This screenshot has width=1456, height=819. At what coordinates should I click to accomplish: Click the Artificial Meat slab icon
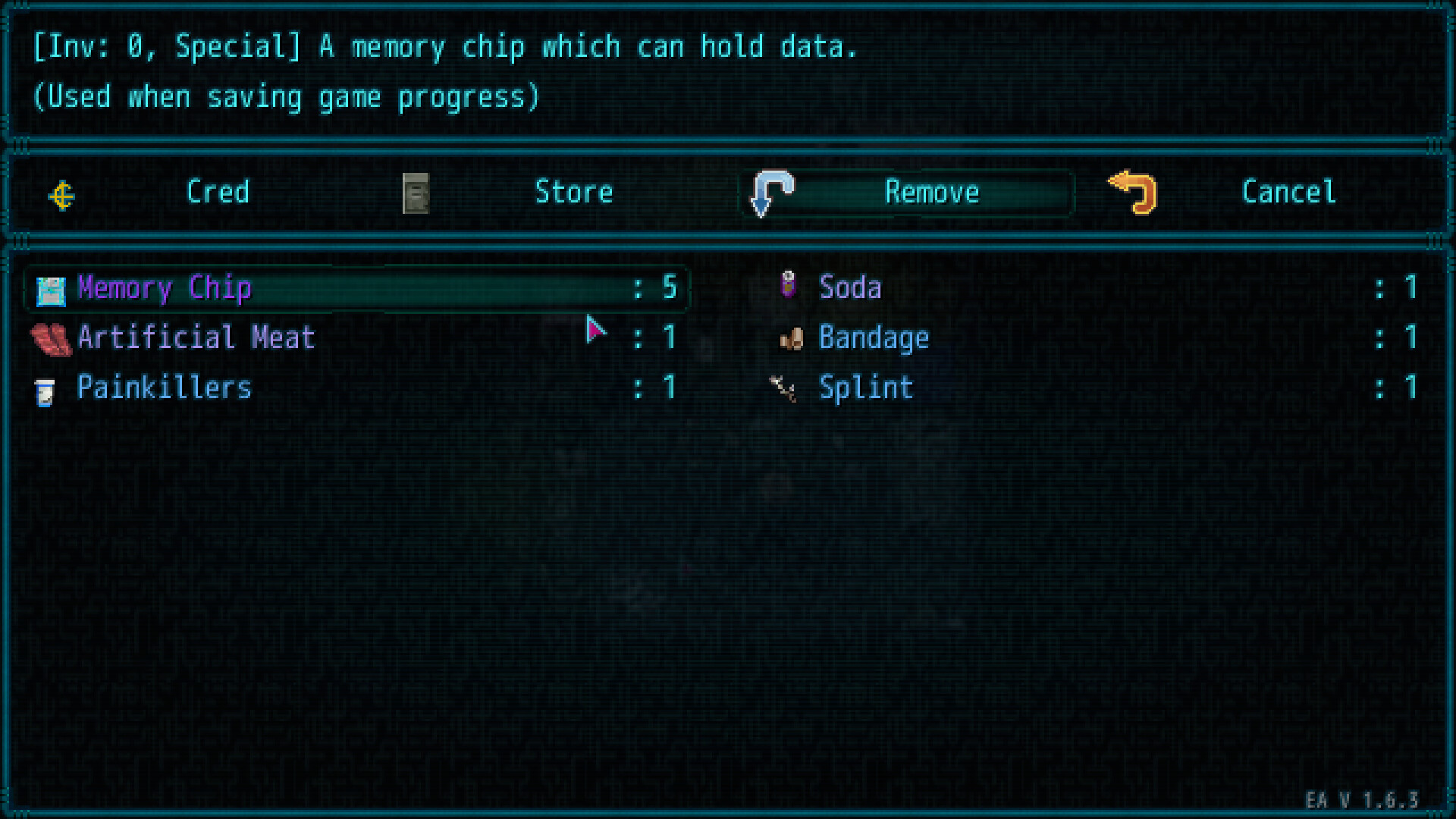52,339
